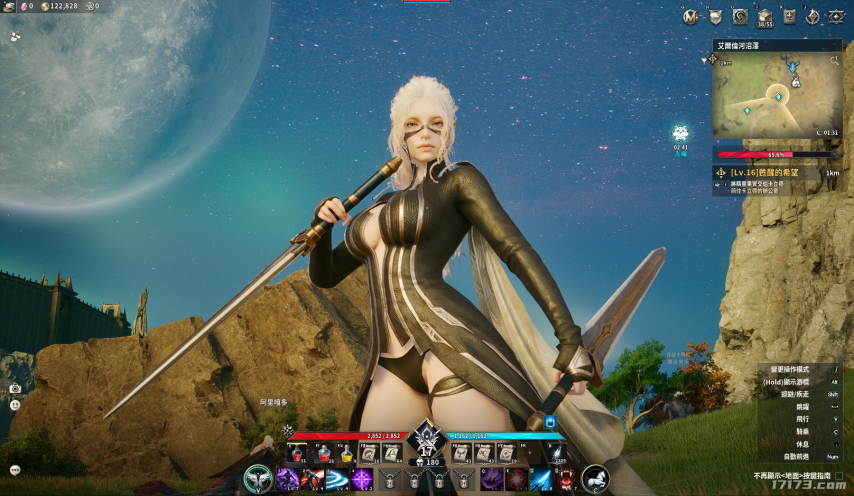Open the compass star menu icon
Viewport: 854px width, 496px height.
click(x=813, y=16)
